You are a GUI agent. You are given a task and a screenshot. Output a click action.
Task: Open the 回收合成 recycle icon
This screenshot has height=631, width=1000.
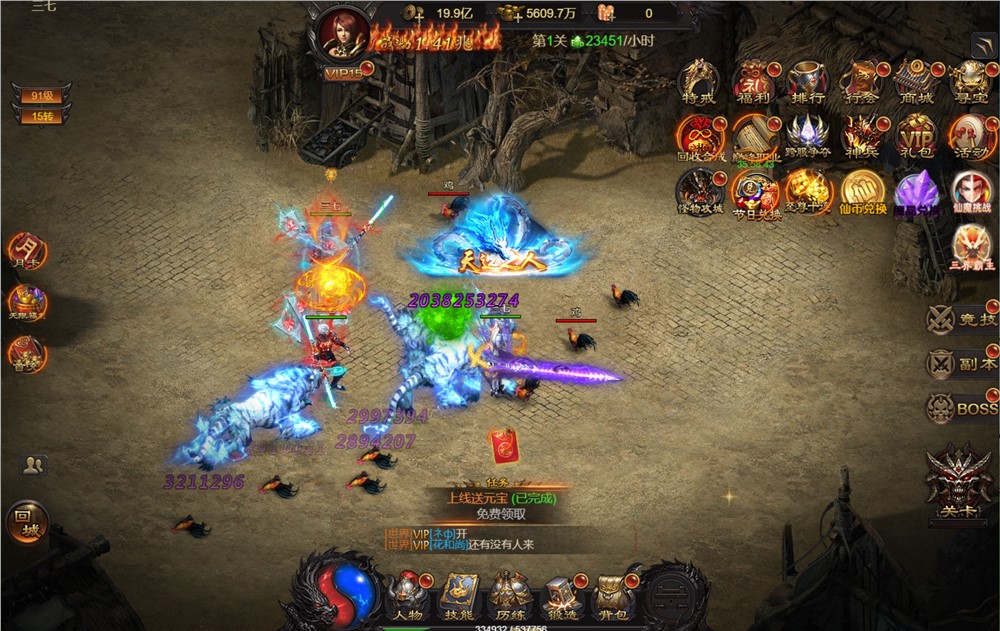(x=699, y=136)
